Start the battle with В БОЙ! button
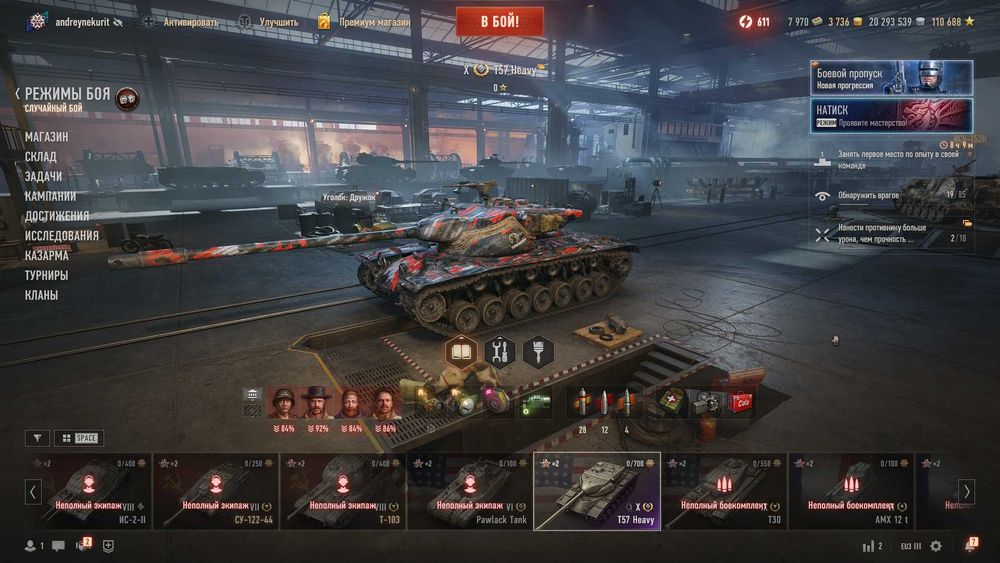The height and width of the screenshot is (563, 1000). pyautogui.click(x=500, y=21)
